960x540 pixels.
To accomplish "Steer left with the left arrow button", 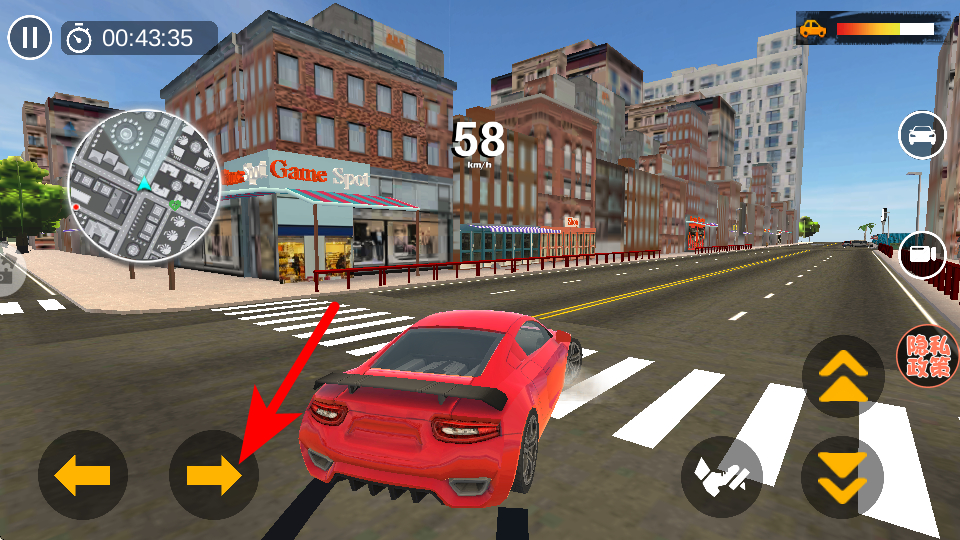I will (x=83, y=475).
